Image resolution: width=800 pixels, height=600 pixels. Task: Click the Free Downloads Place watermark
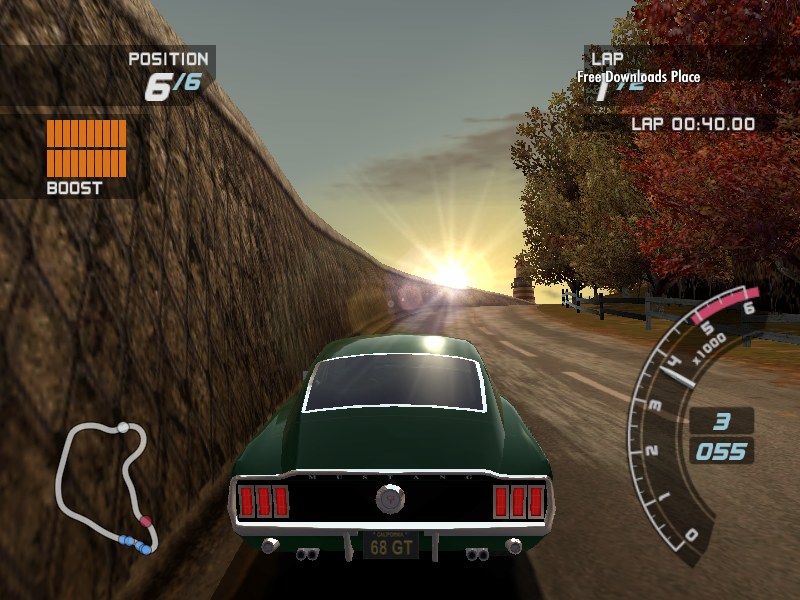click(x=638, y=77)
